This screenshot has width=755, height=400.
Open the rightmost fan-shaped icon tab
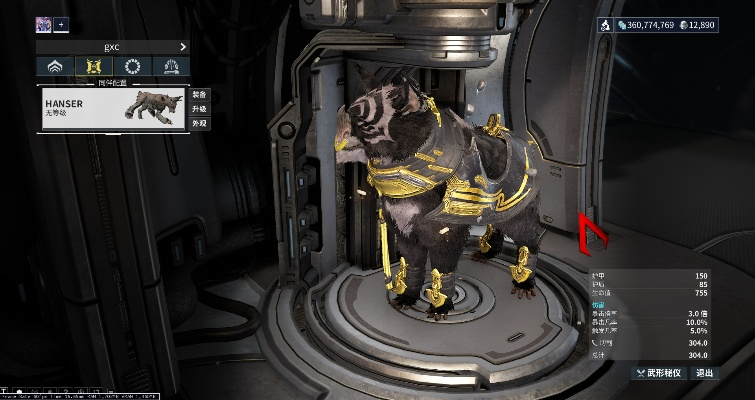170,68
